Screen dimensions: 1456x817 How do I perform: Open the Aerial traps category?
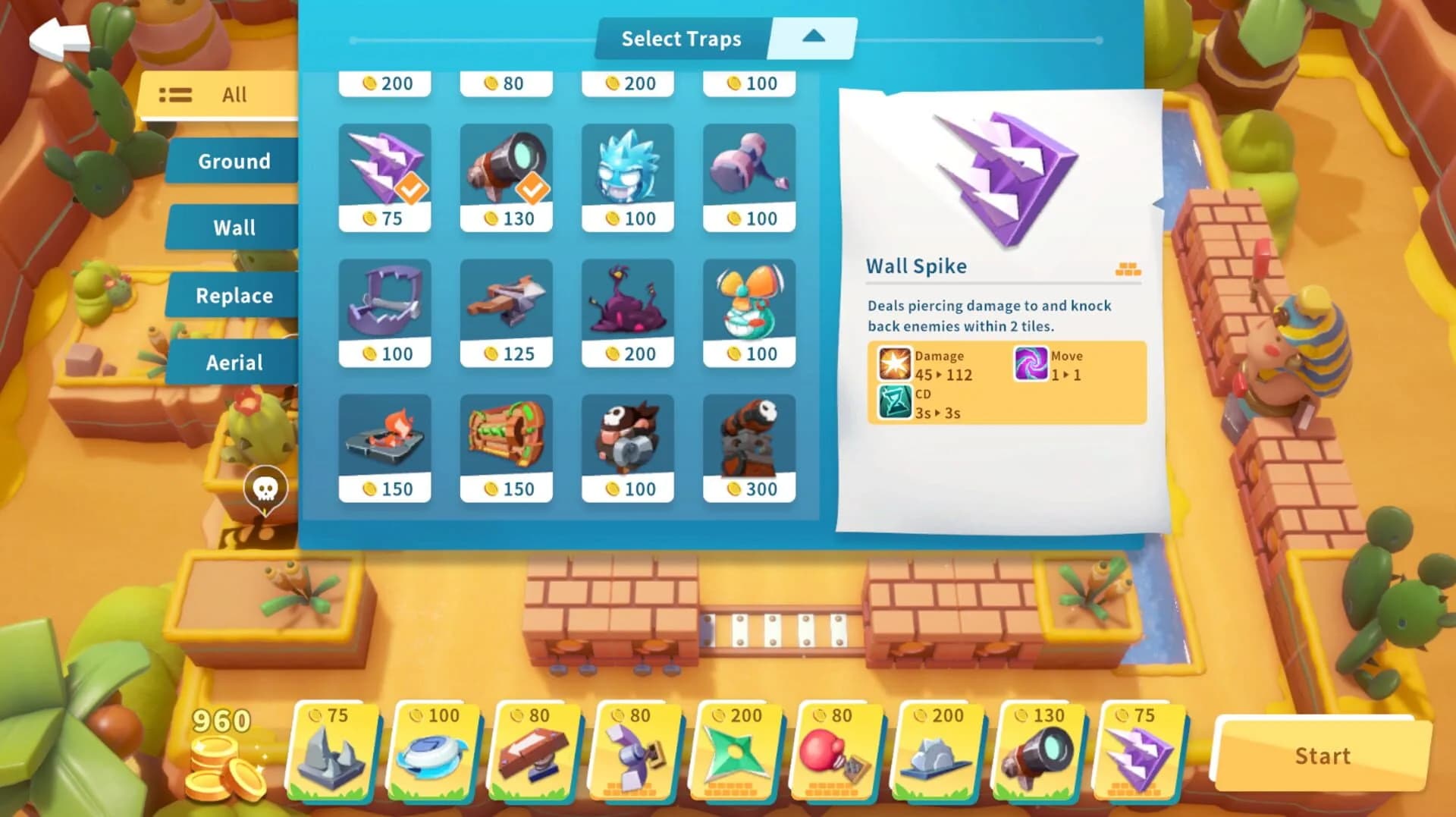coord(233,363)
